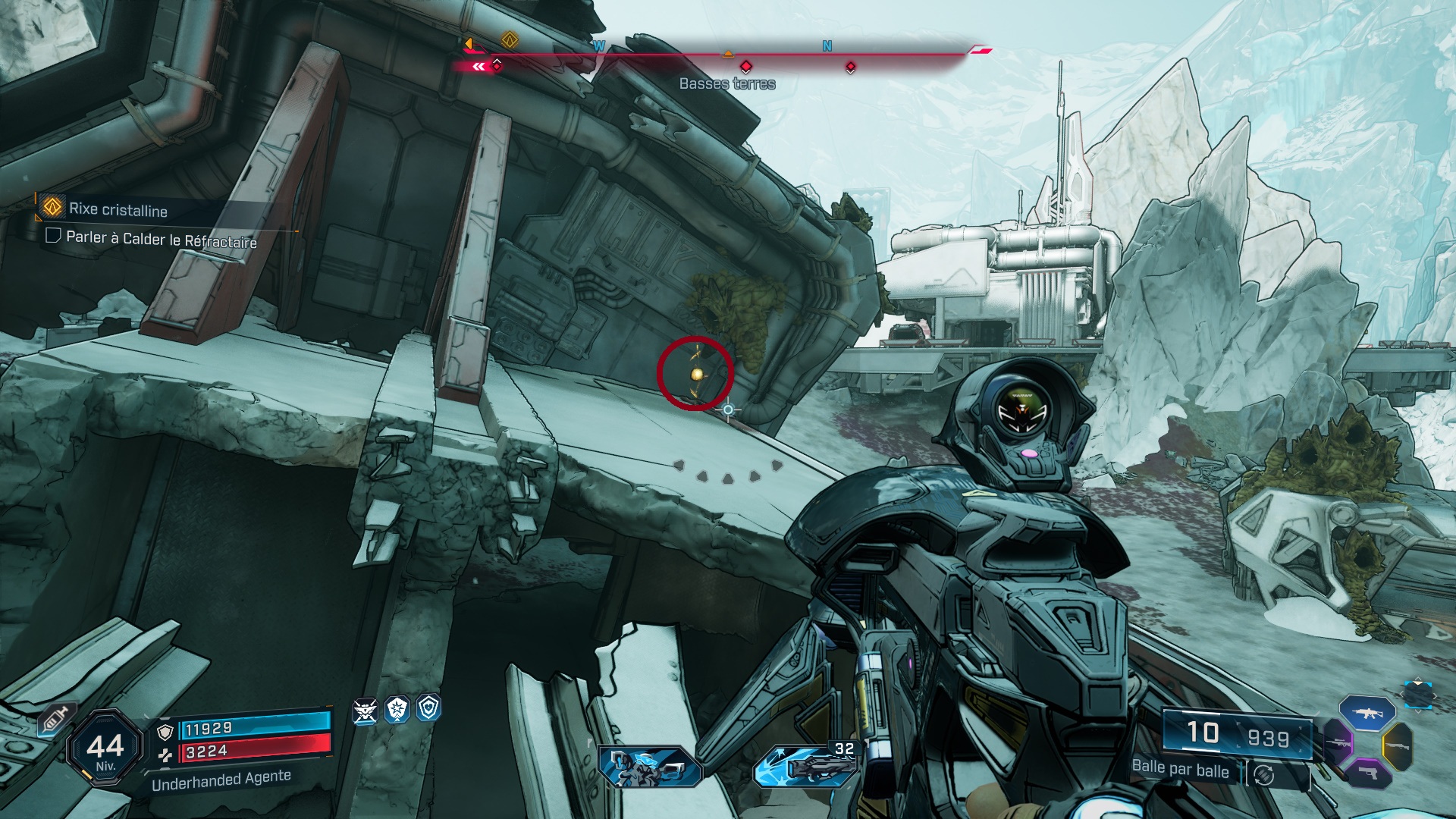
Task: Click the cyan-framed d-pad selector square
Action: point(1417,695)
